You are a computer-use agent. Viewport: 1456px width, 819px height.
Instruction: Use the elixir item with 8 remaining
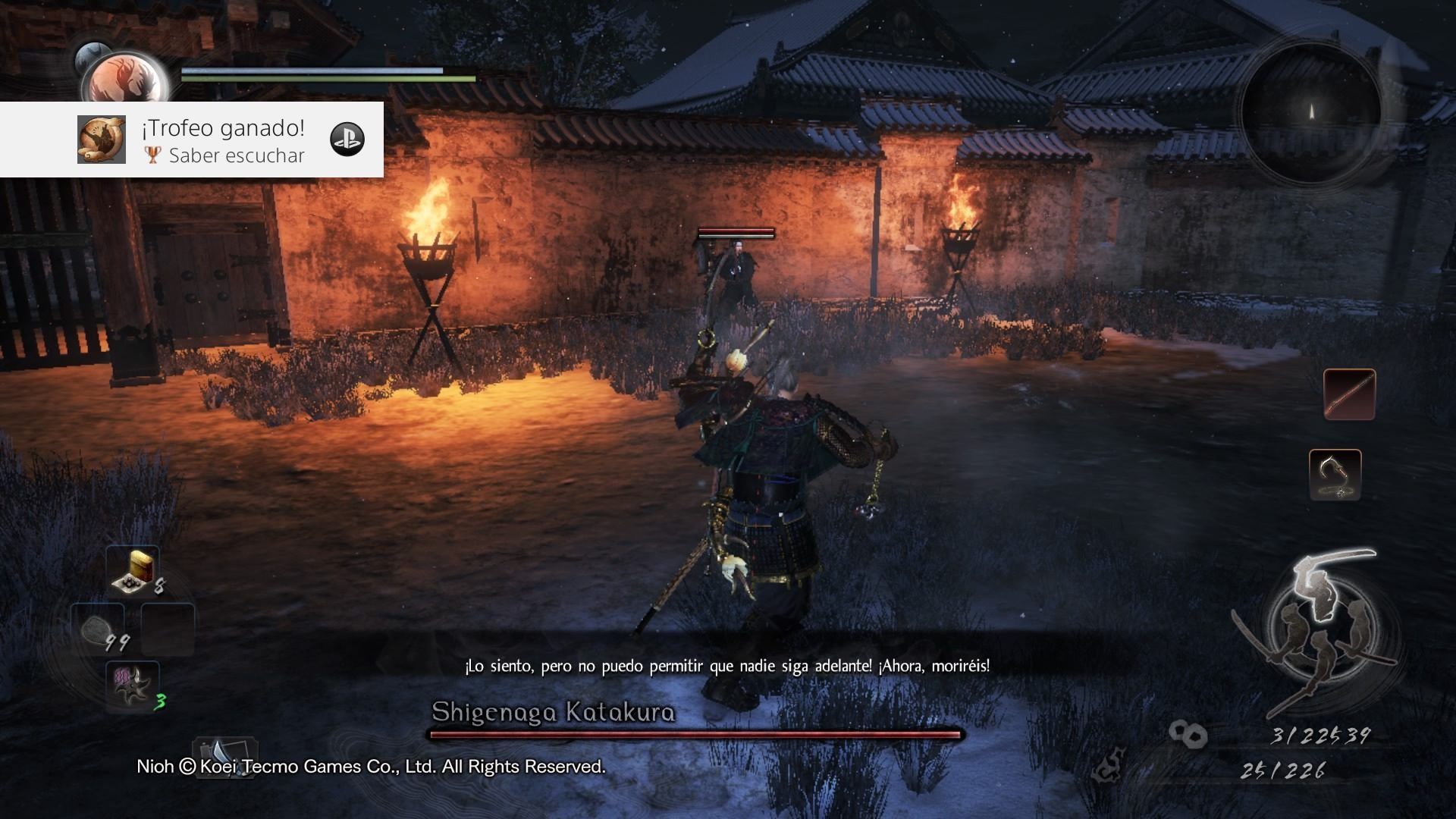coord(133,571)
